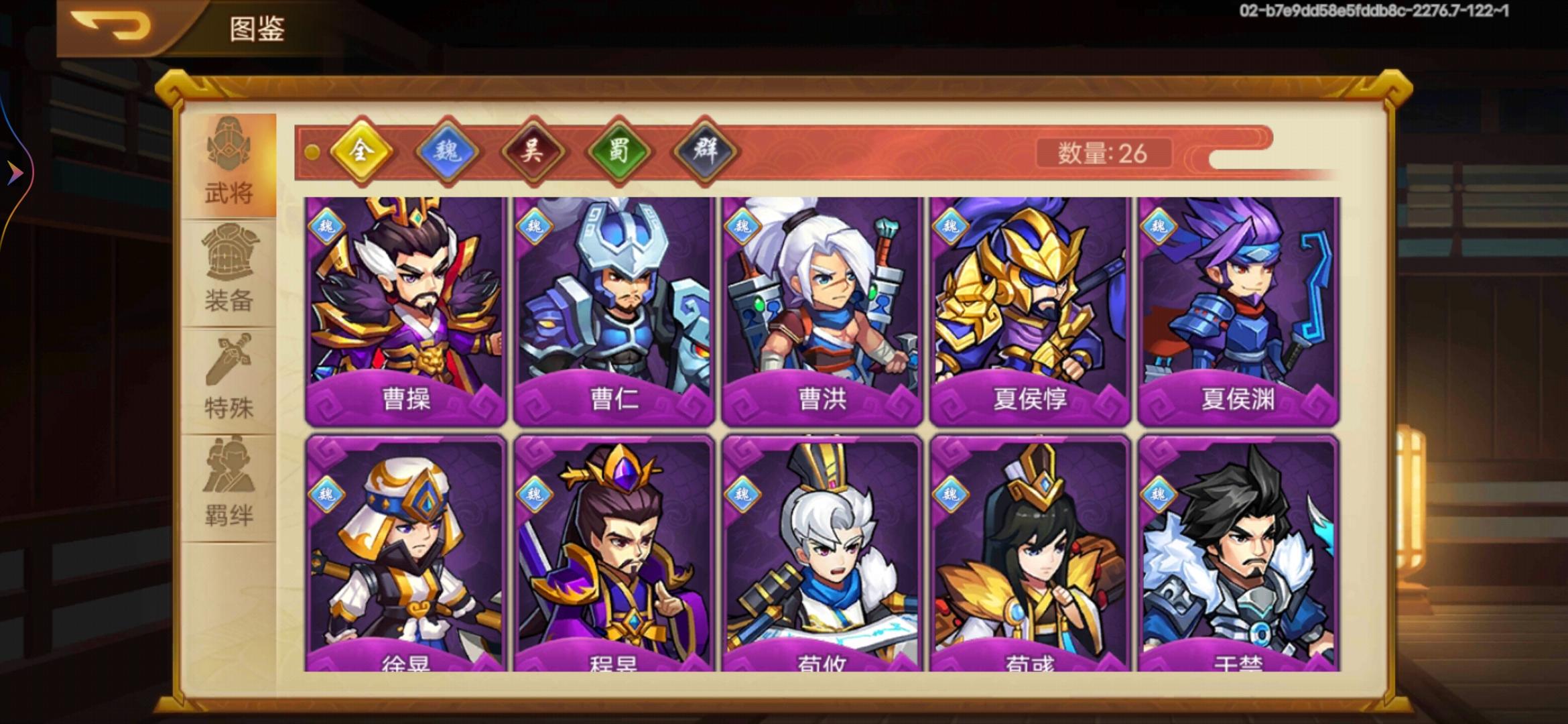The height and width of the screenshot is (724, 1568).
Task: Click the yellow dot beside faction filters
Action: coord(310,153)
